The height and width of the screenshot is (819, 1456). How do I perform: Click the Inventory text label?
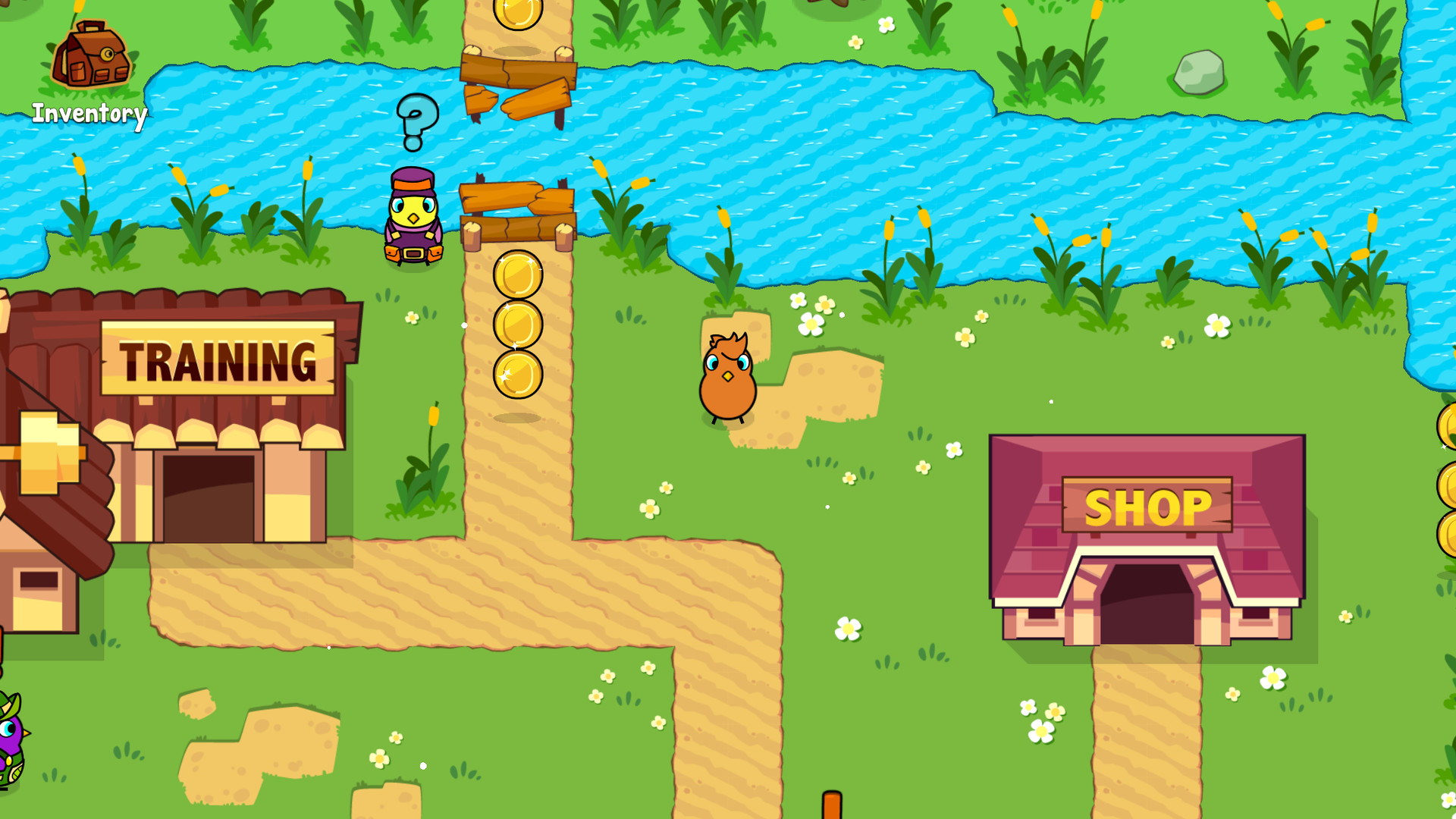(89, 115)
